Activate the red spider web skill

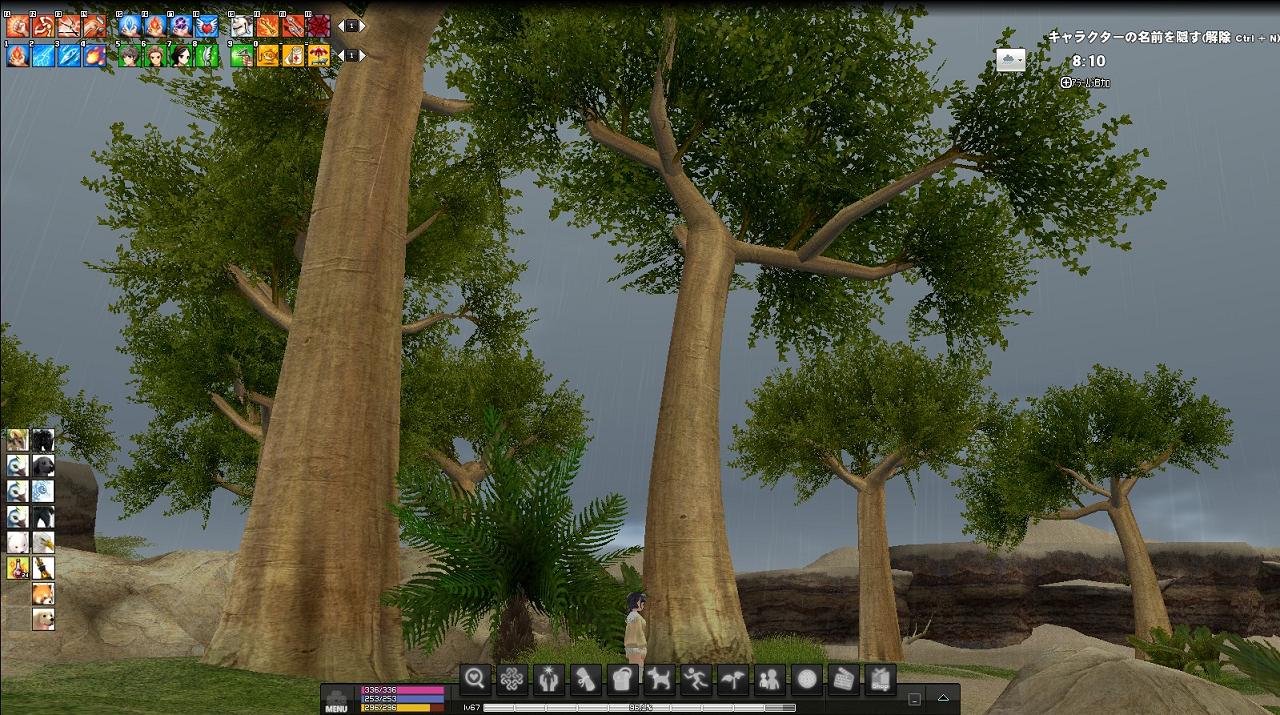click(x=319, y=26)
